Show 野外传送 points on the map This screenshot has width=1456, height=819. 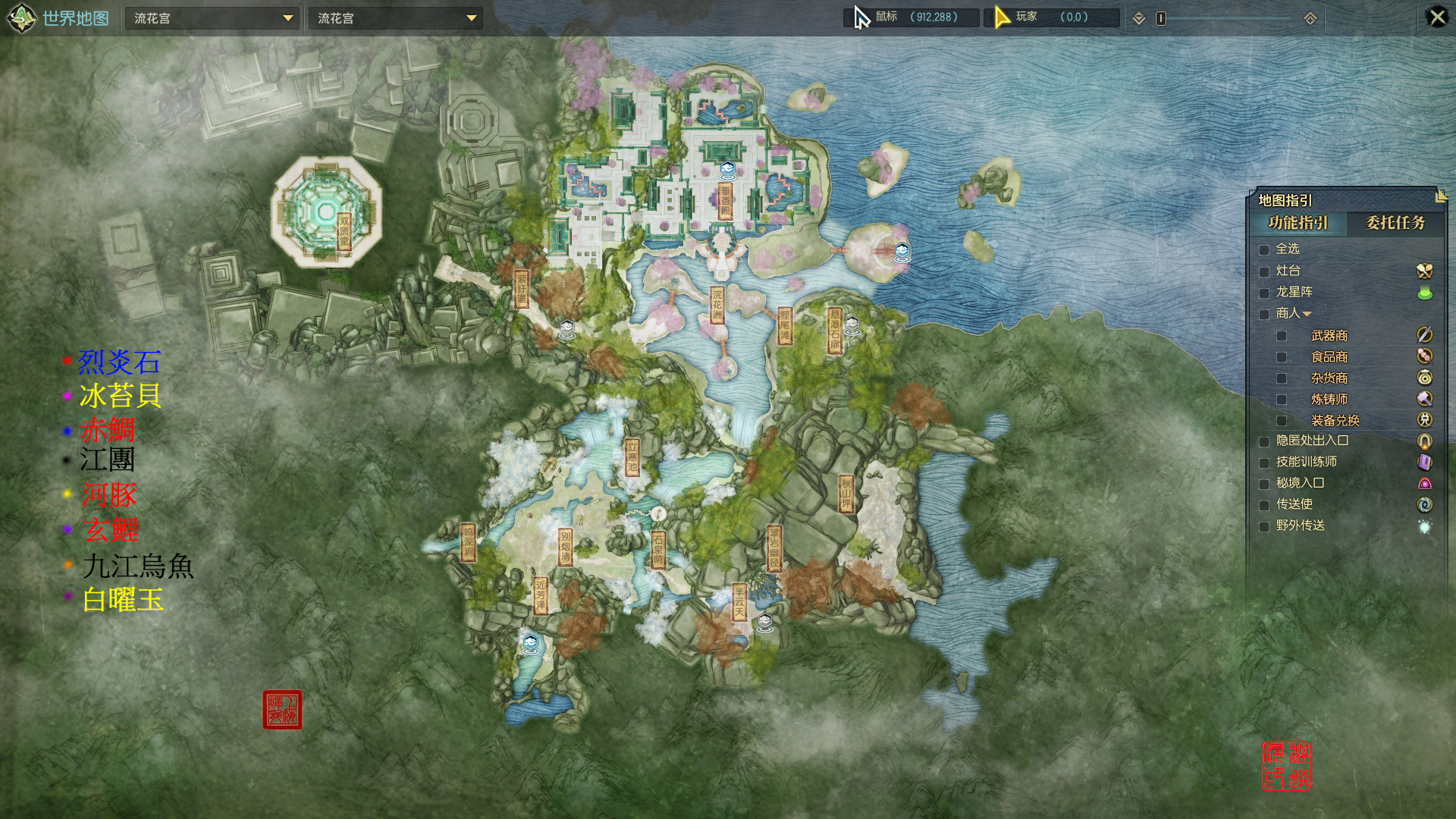point(1264,526)
